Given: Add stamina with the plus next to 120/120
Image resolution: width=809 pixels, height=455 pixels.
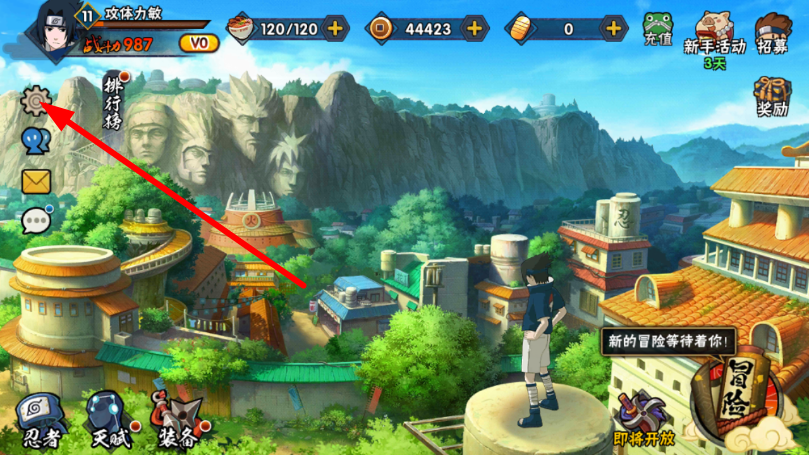Looking at the screenshot, I should coord(334,28).
